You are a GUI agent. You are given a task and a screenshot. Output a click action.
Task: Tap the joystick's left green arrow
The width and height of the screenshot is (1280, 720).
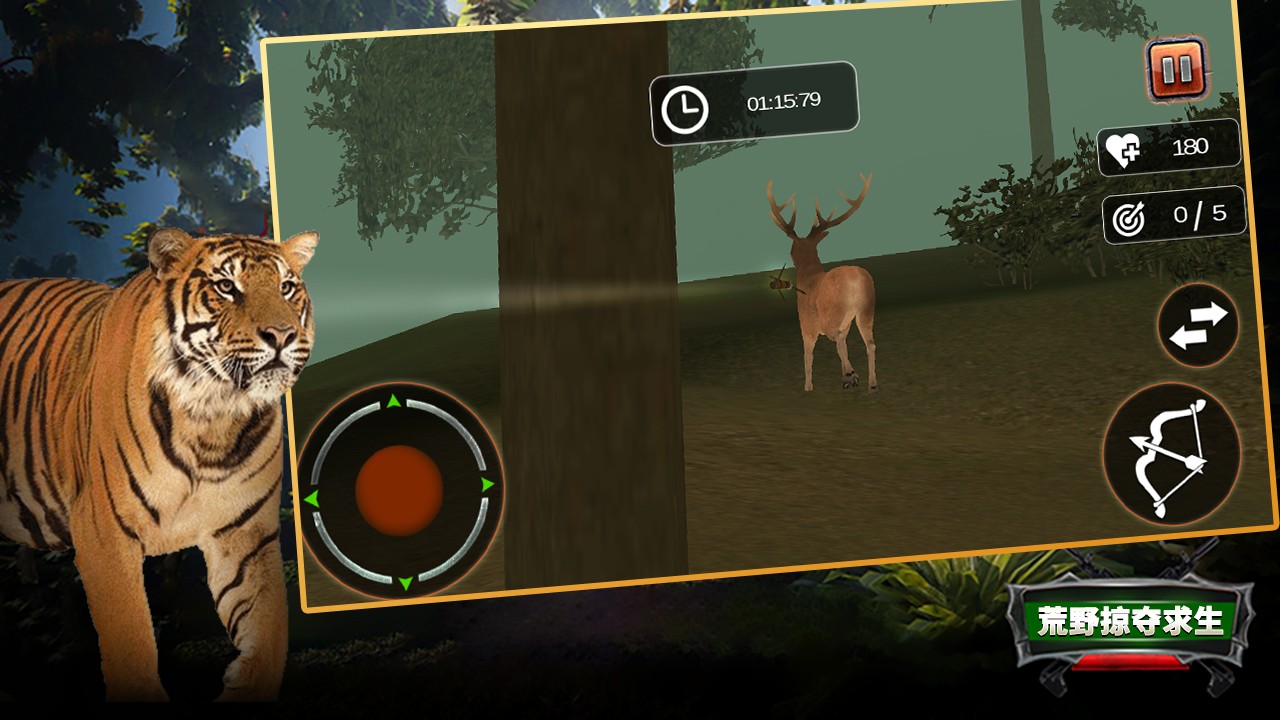311,498
